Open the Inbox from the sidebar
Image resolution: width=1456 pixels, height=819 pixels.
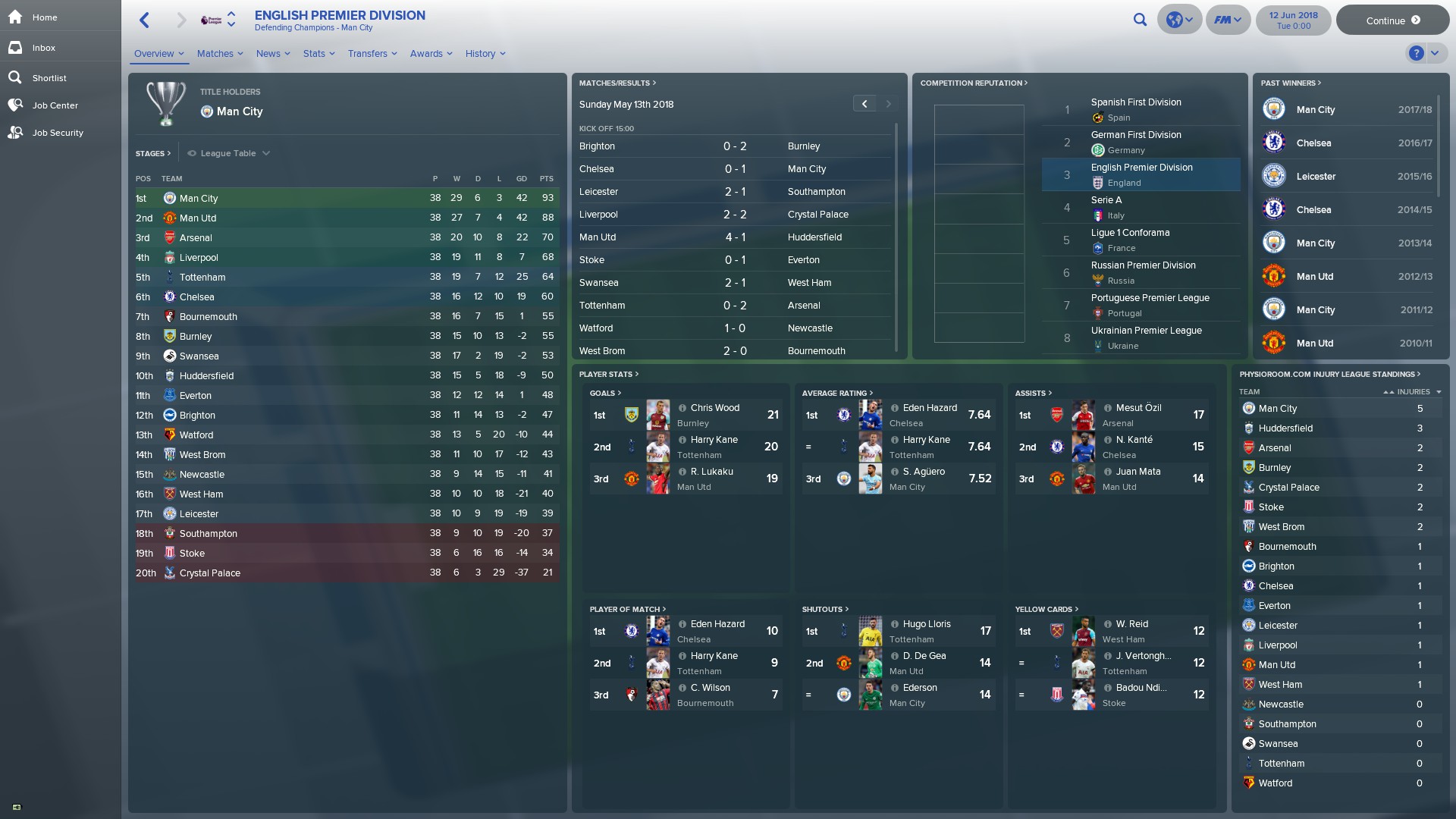pos(43,48)
